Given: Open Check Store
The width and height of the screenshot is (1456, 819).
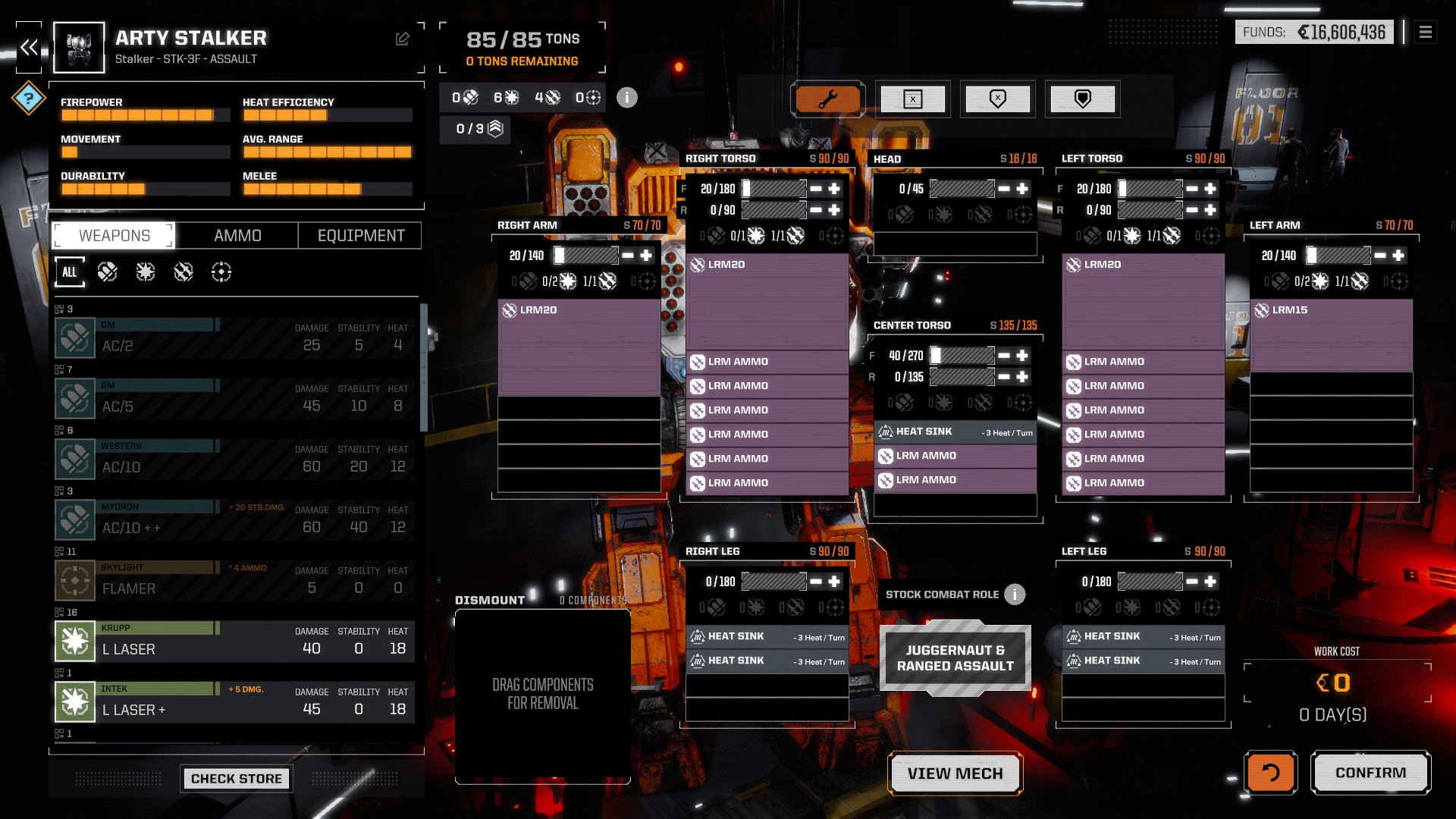Looking at the screenshot, I should pos(236,779).
